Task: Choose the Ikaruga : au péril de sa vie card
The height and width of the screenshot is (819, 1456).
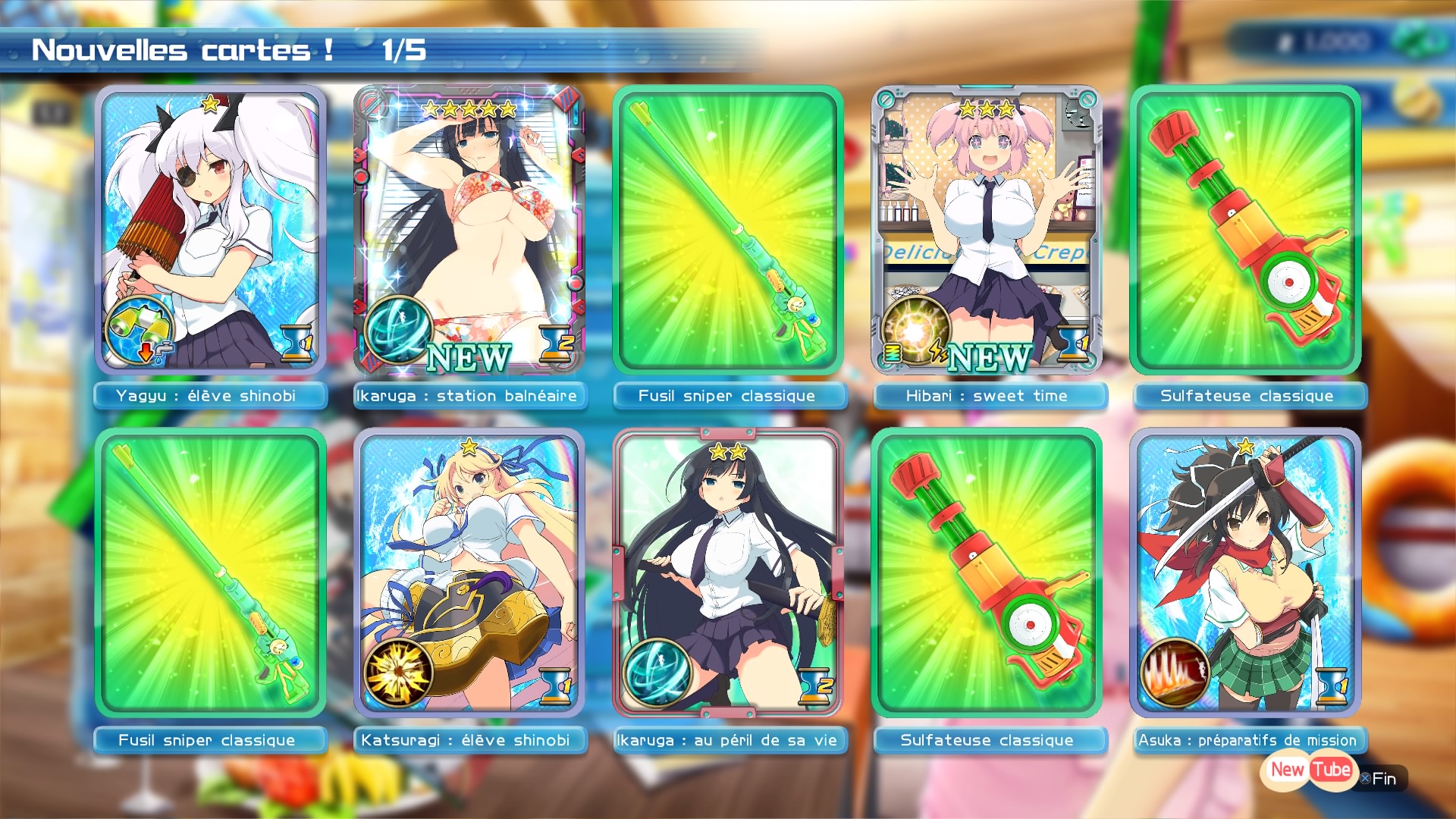Action: tap(728, 573)
